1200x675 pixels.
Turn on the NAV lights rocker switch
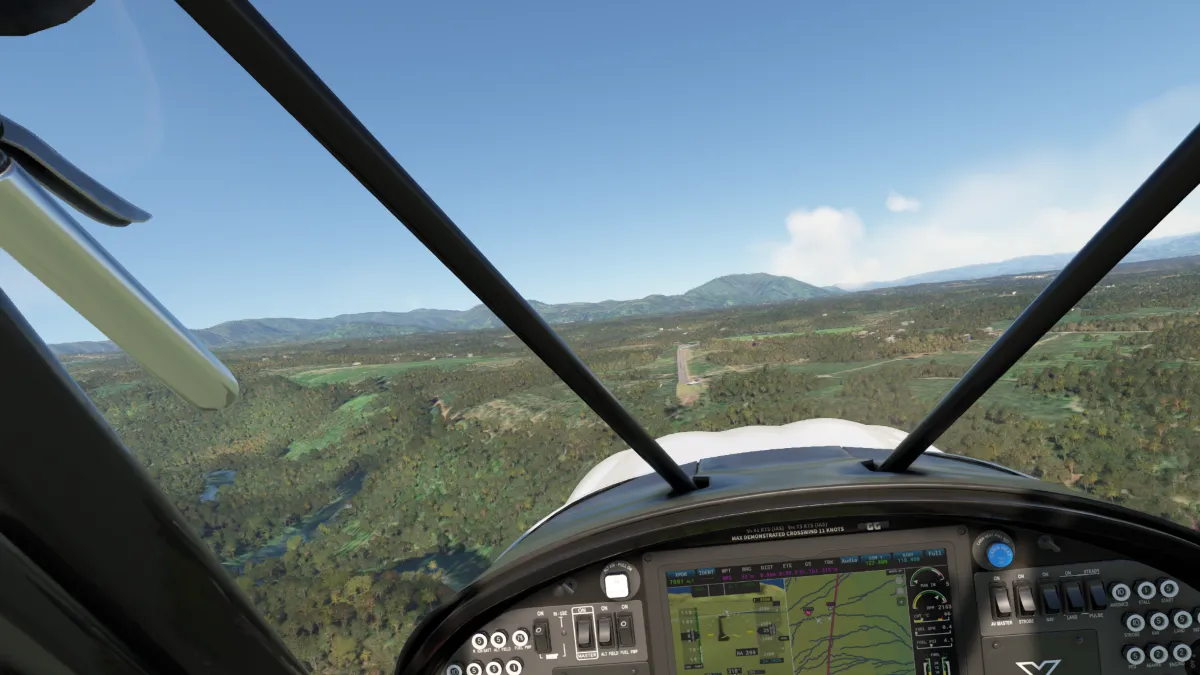coord(1051,598)
